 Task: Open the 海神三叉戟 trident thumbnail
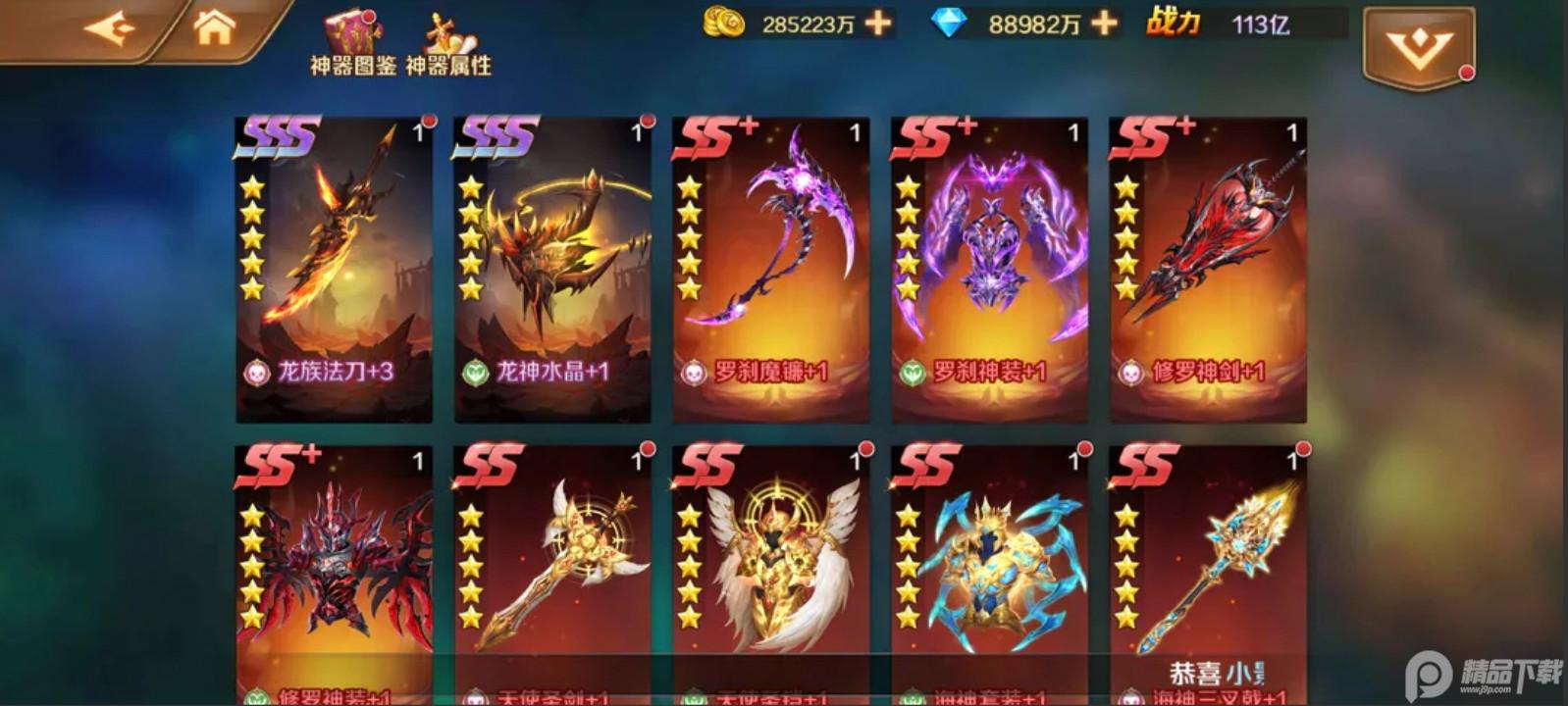coord(1225,569)
